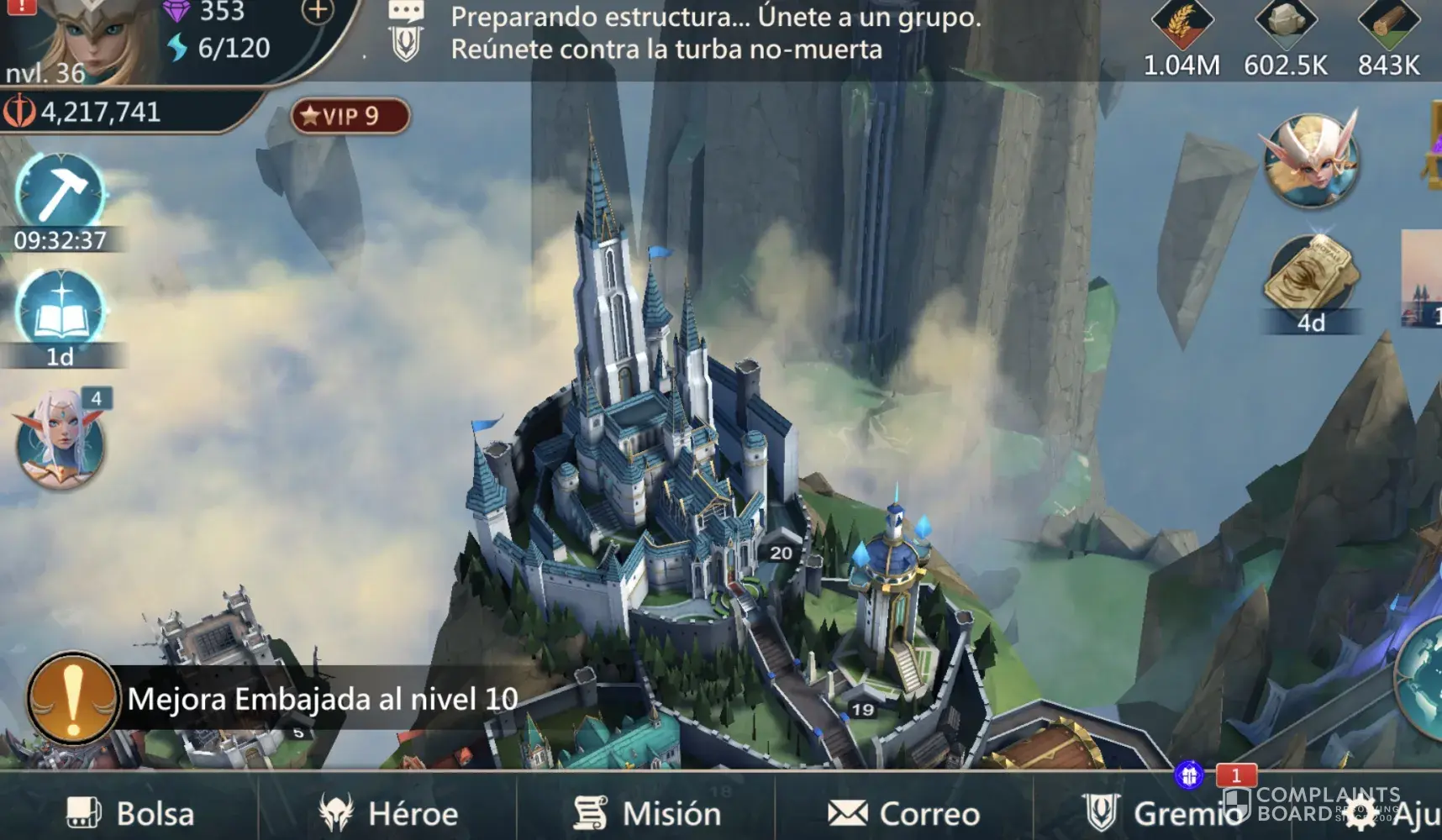The width and height of the screenshot is (1442, 840).
Task: Tap the food resource icon
Action: click(1181, 25)
